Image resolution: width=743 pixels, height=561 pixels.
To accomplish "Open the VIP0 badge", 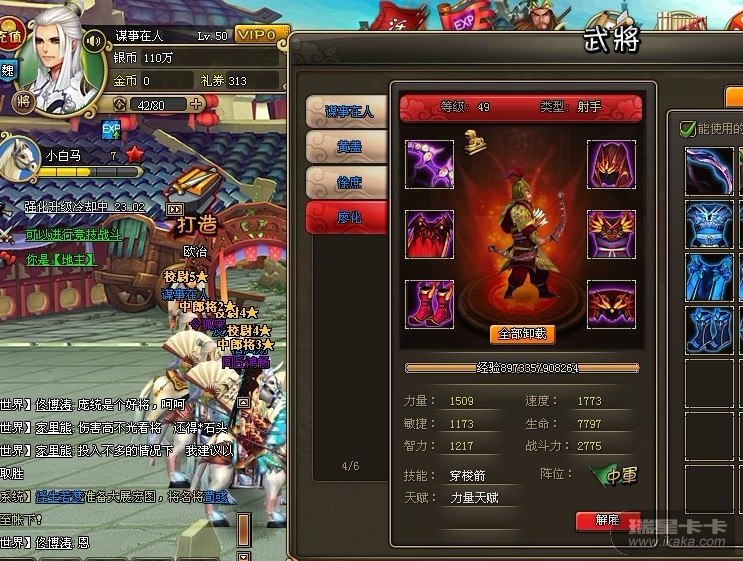I will [x=258, y=35].
